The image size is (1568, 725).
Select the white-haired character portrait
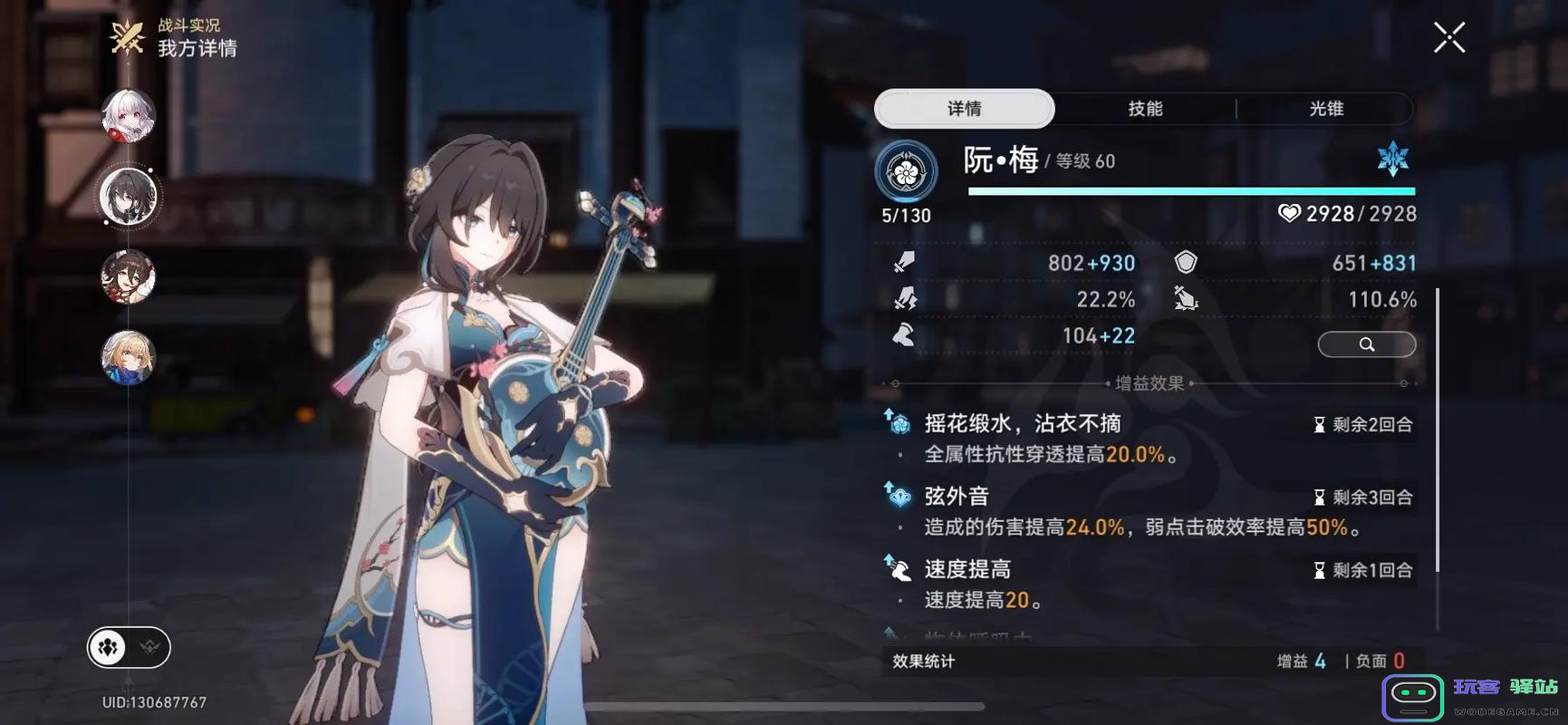click(128, 116)
